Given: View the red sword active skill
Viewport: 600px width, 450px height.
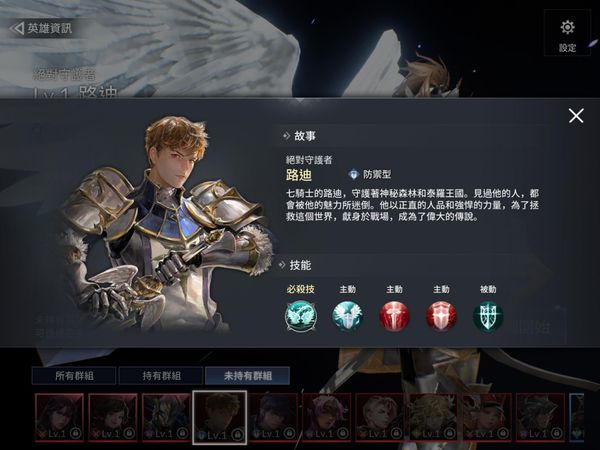Looking at the screenshot, I should (394, 316).
